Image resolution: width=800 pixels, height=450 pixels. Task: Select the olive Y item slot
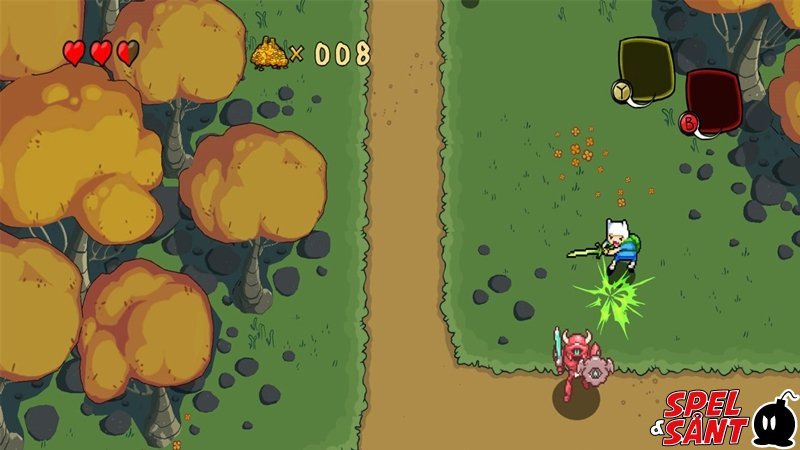(645, 68)
